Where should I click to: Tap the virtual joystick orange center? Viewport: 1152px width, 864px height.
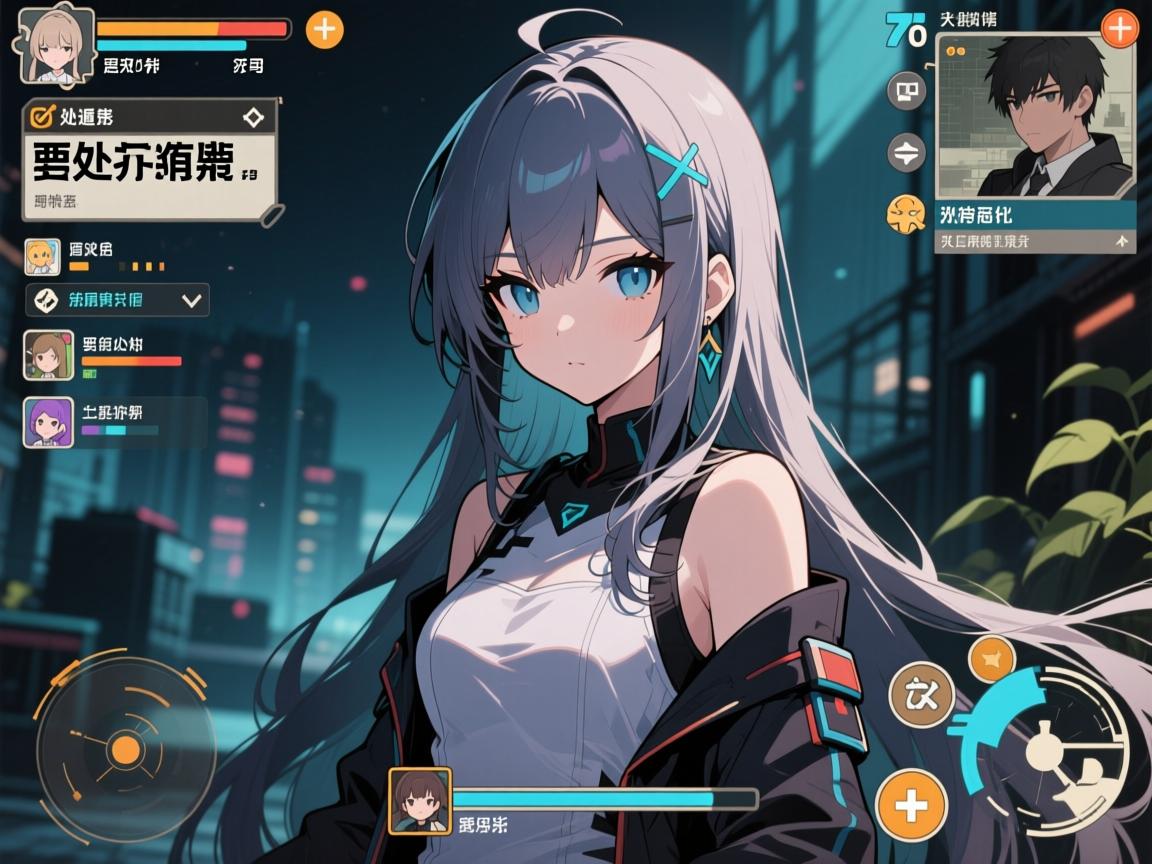125,748
